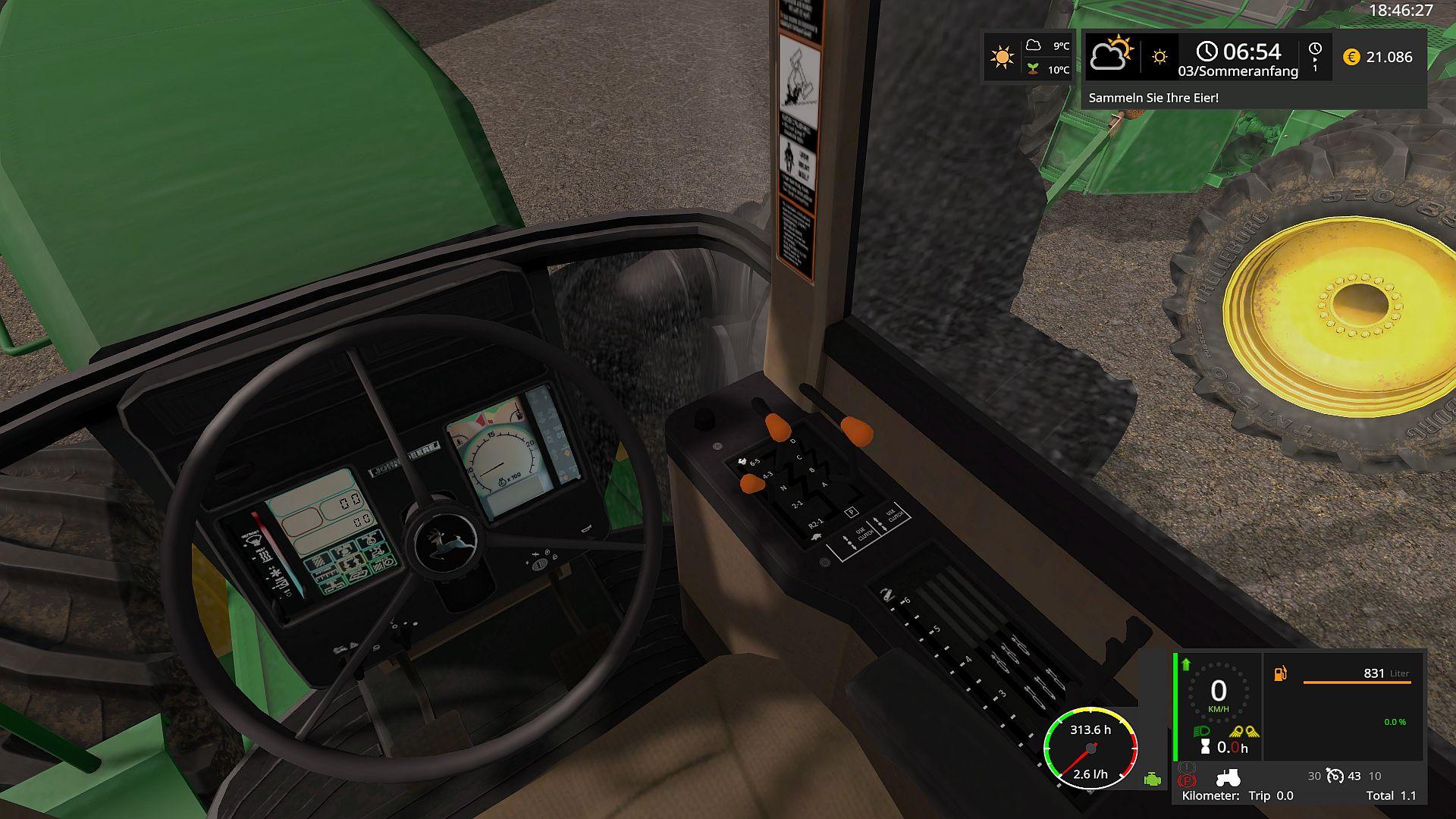The width and height of the screenshot is (1456, 819).
Task: Select the white tractor vehicle icon
Action: pyautogui.click(x=1228, y=777)
